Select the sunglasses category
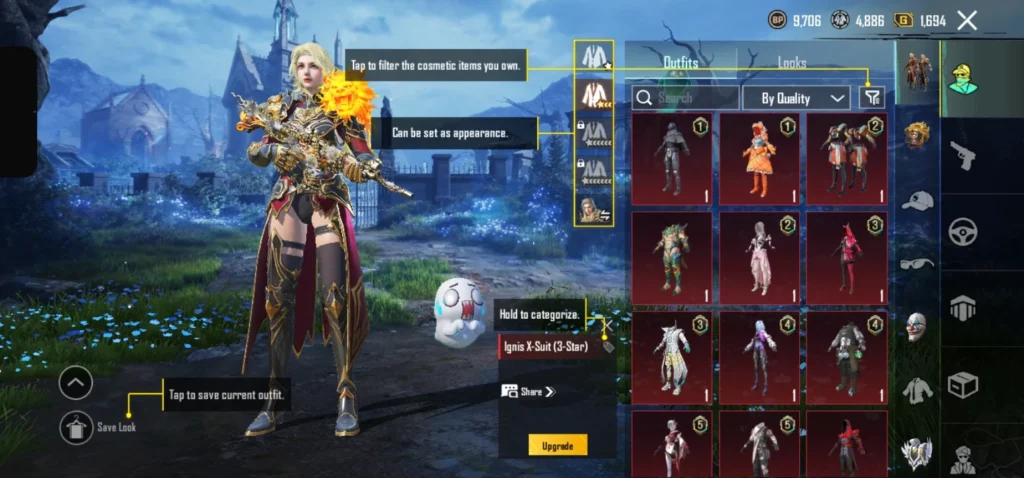 (917, 263)
